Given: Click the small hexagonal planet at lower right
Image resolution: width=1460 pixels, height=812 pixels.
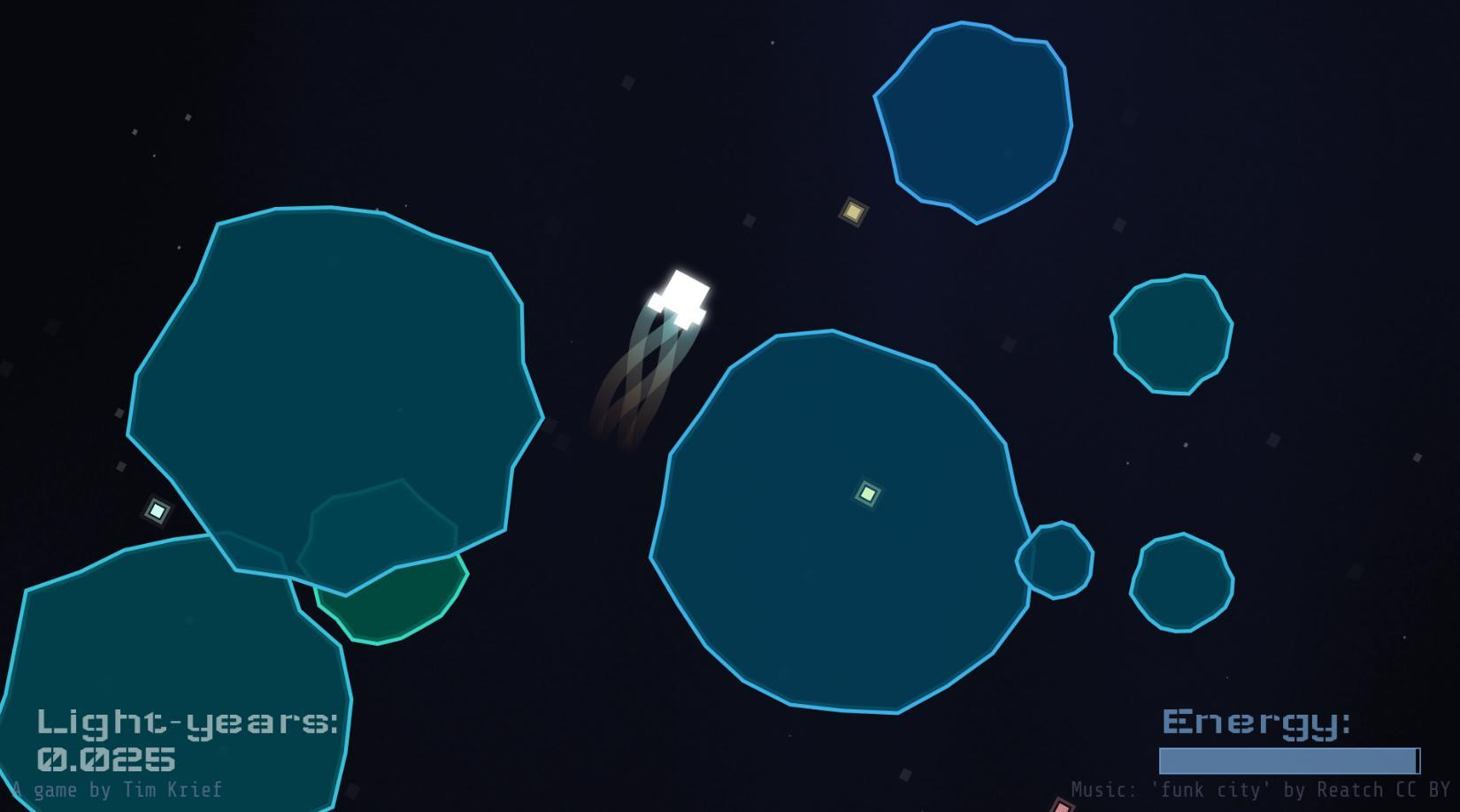Looking at the screenshot, I should click(1181, 579).
